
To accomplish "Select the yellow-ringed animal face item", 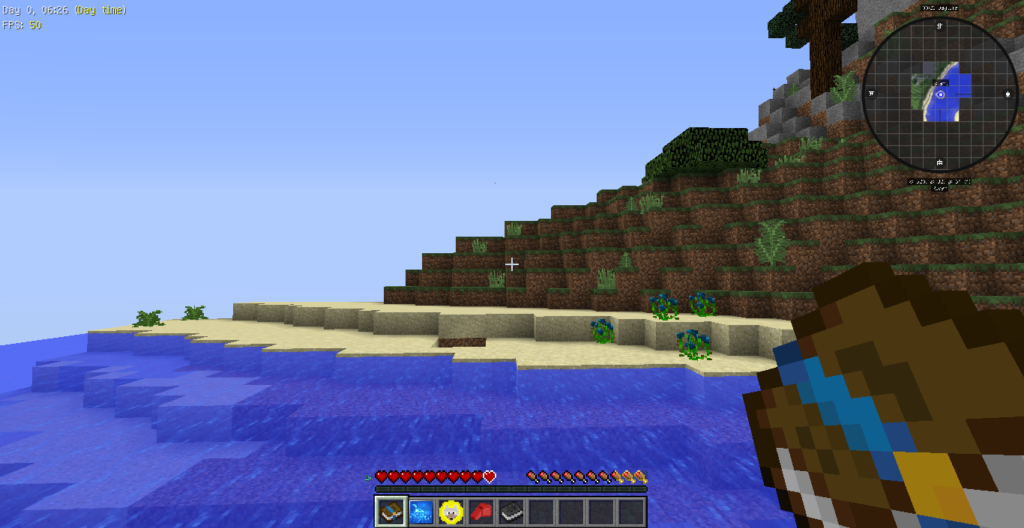I will [451, 512].
